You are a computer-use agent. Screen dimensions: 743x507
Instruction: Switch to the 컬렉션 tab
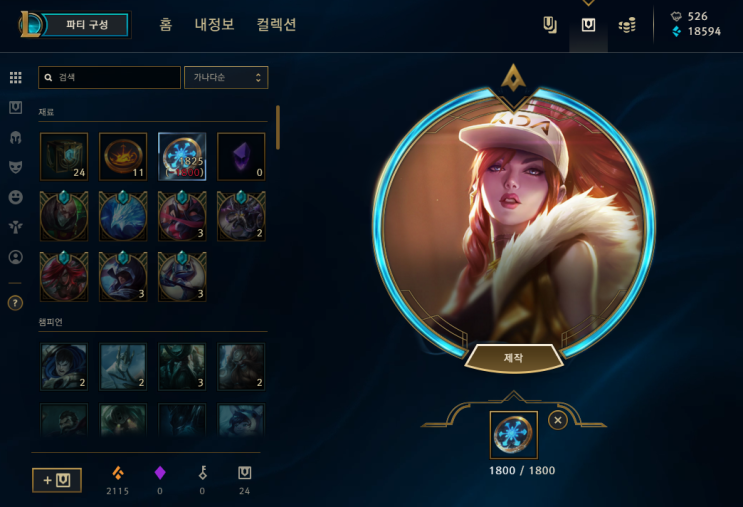pyautogui.click(x=276, y=25)
